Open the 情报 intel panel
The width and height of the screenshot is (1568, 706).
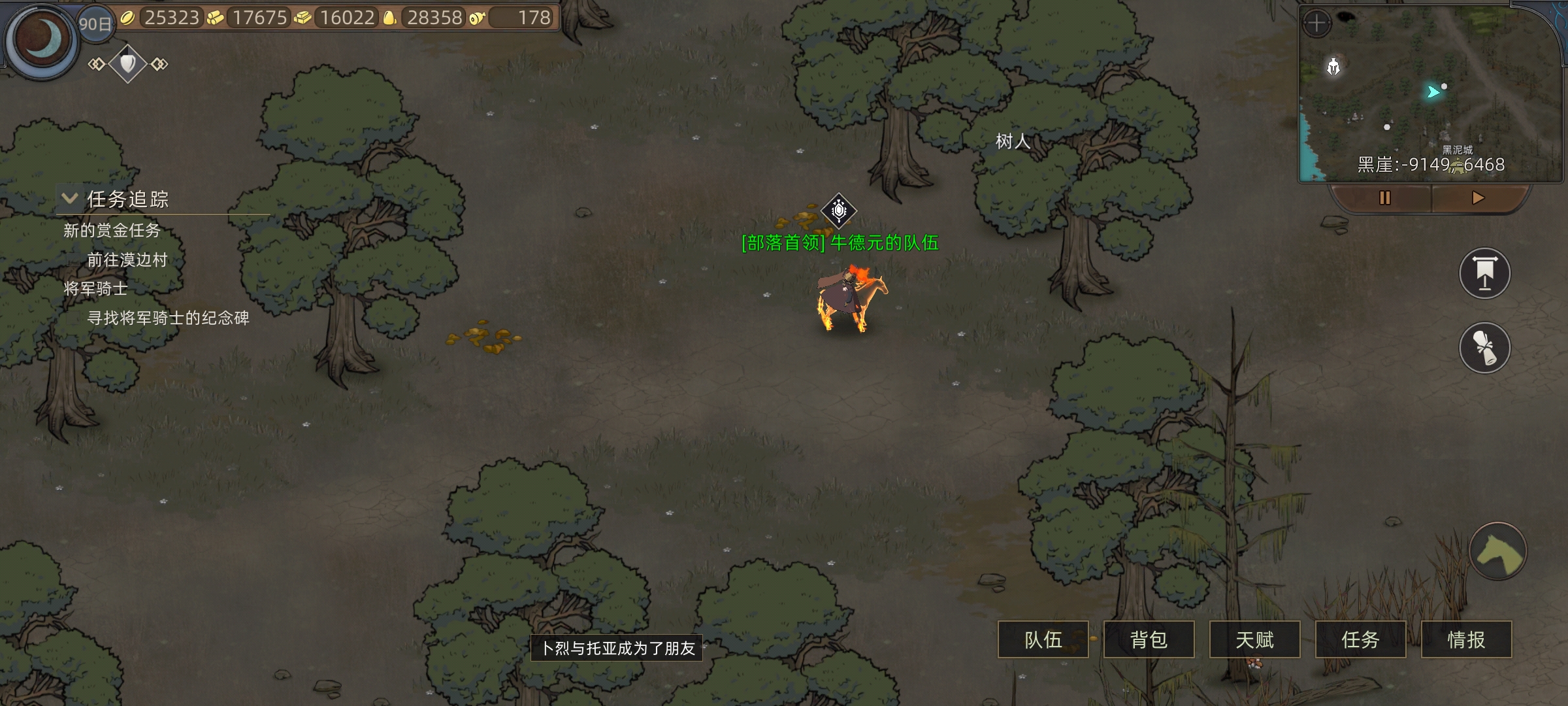click(x=1466, y=639)
